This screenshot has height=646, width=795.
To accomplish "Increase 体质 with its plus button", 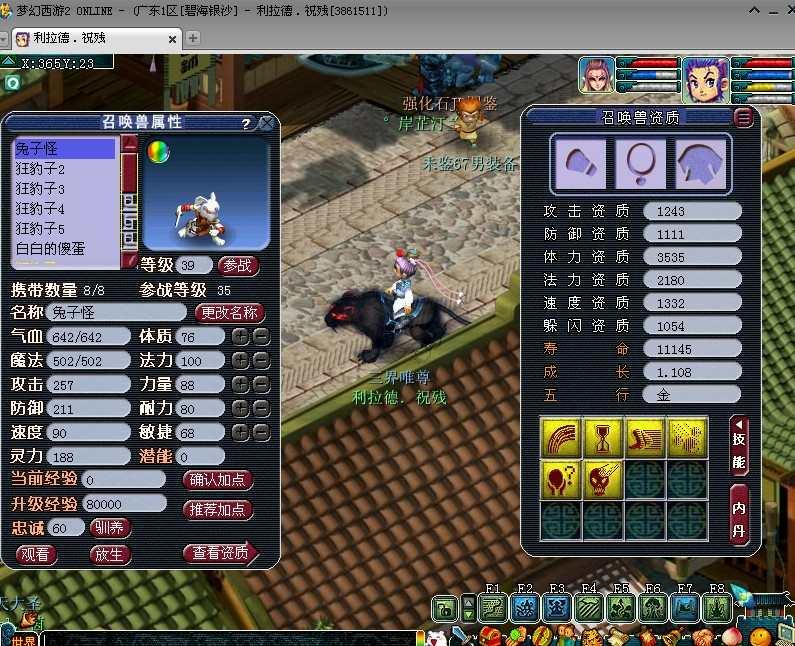I will (240, 337).
